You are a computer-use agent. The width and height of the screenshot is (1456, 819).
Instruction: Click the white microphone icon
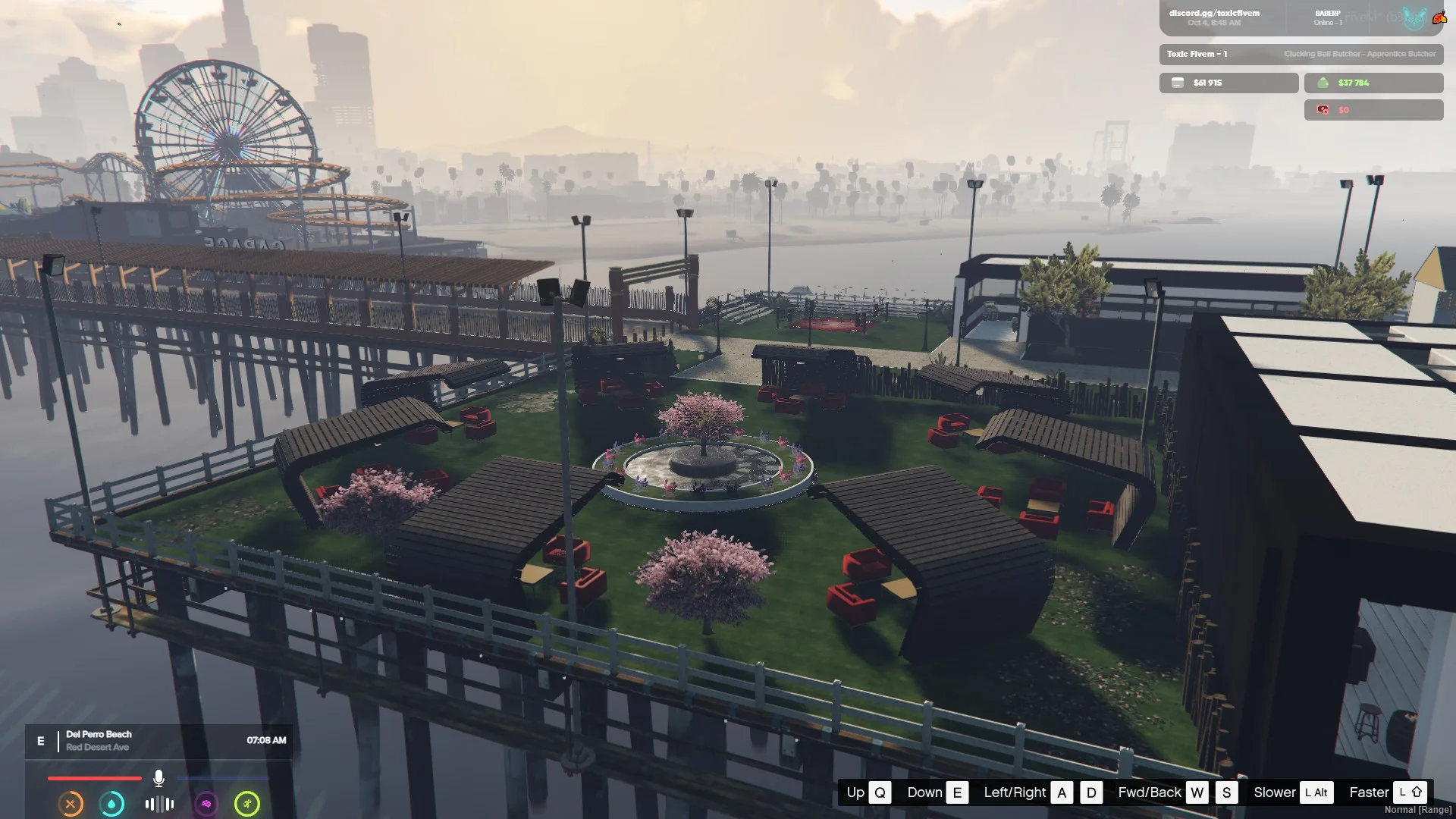158,778
